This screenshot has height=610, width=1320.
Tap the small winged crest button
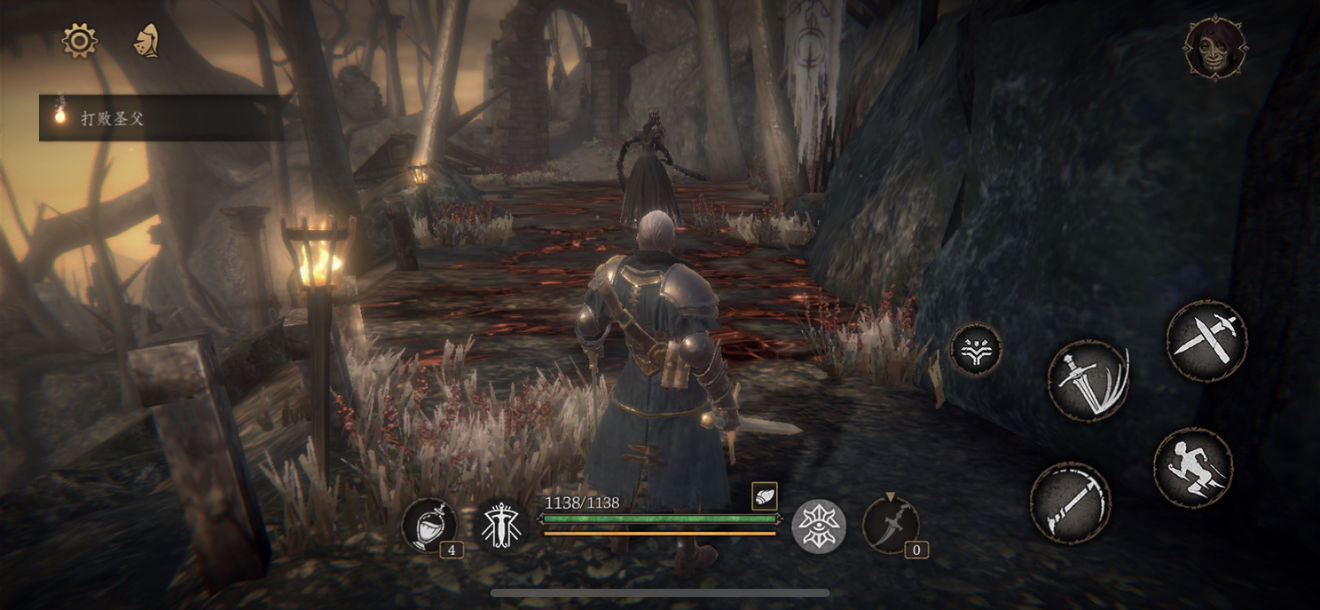coord(975,349)
